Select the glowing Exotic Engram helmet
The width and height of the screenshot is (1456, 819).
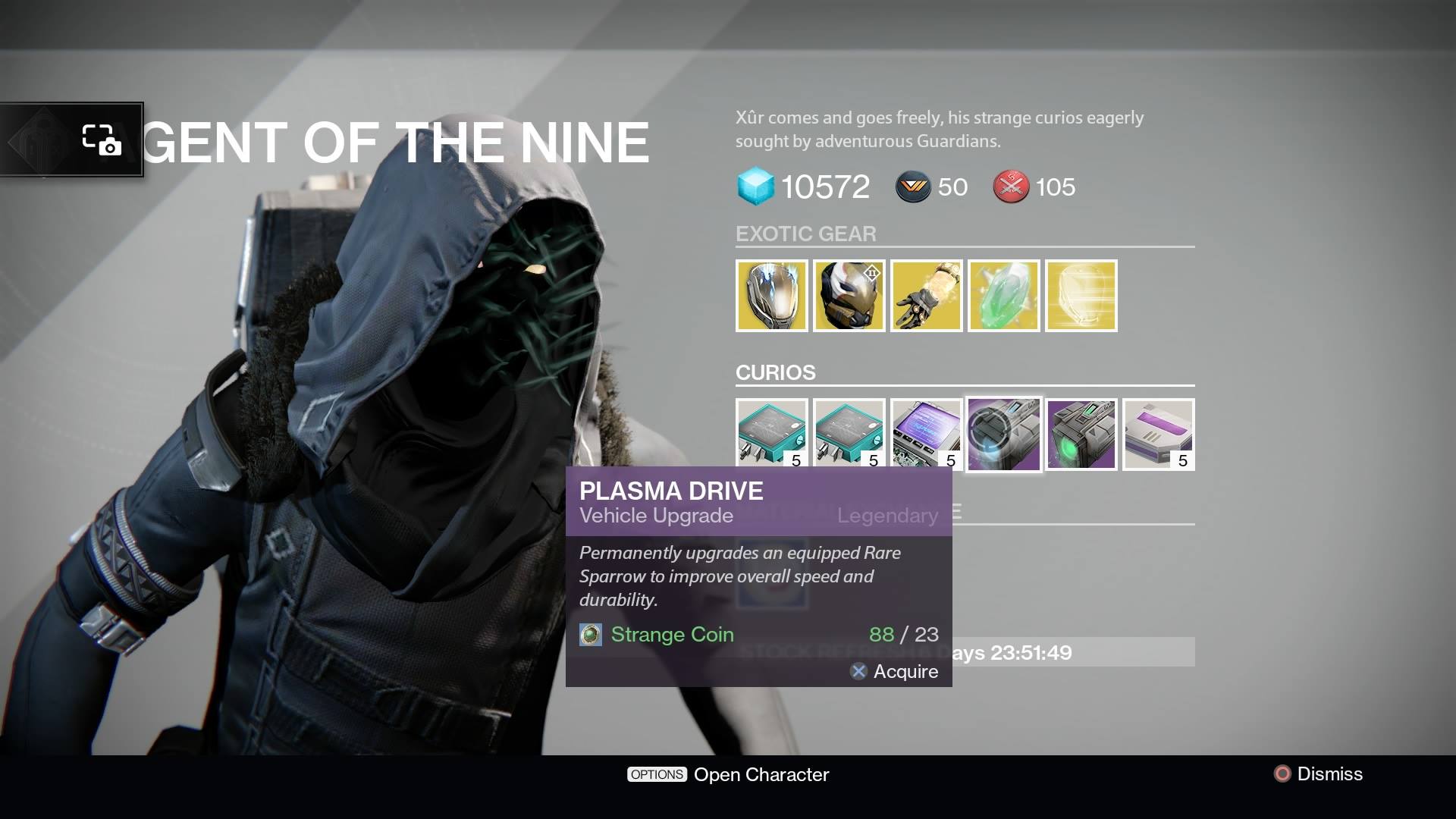click(x=1081, y=296)
